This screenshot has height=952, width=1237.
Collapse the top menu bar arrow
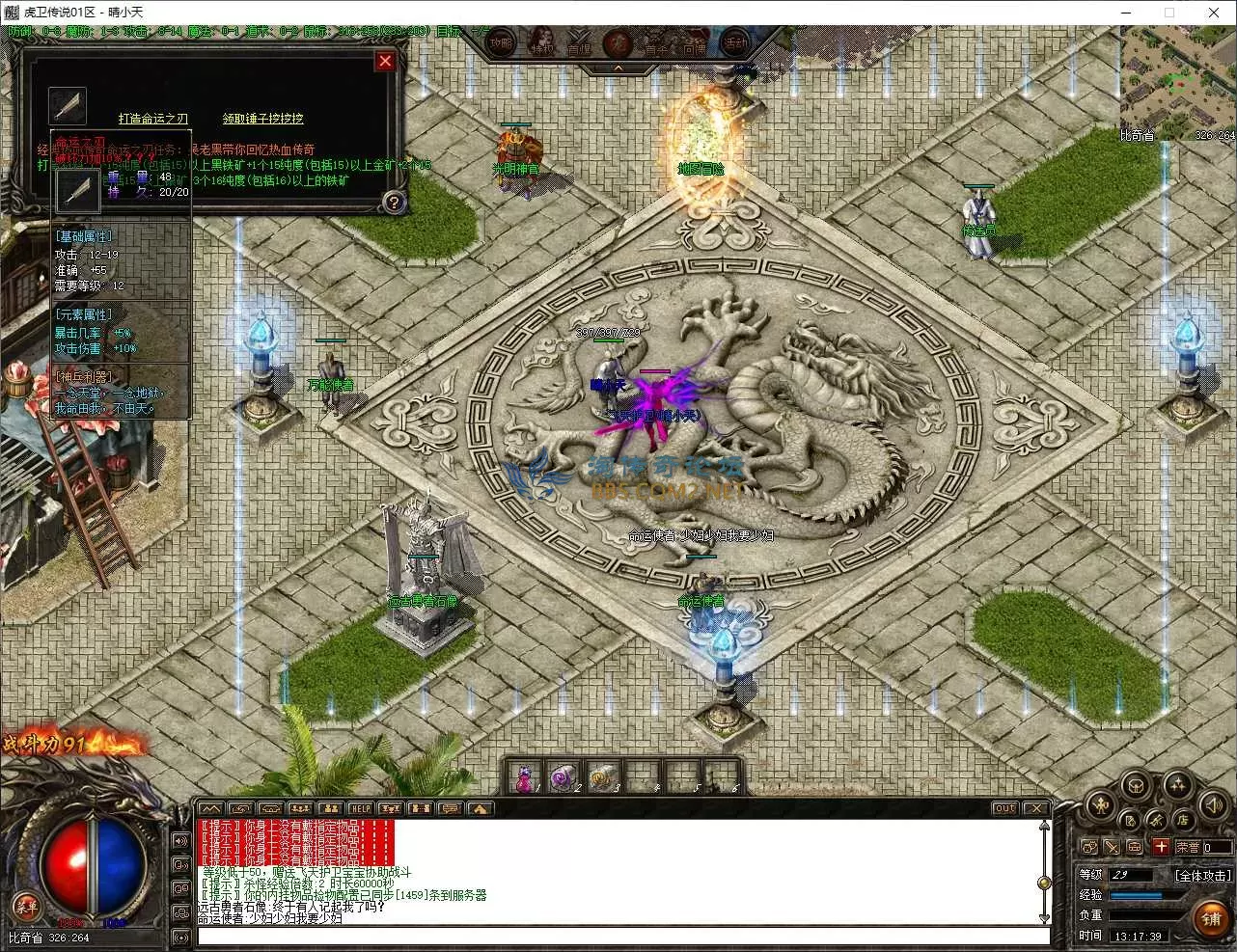pyautogui.click(x=618, y=68)
